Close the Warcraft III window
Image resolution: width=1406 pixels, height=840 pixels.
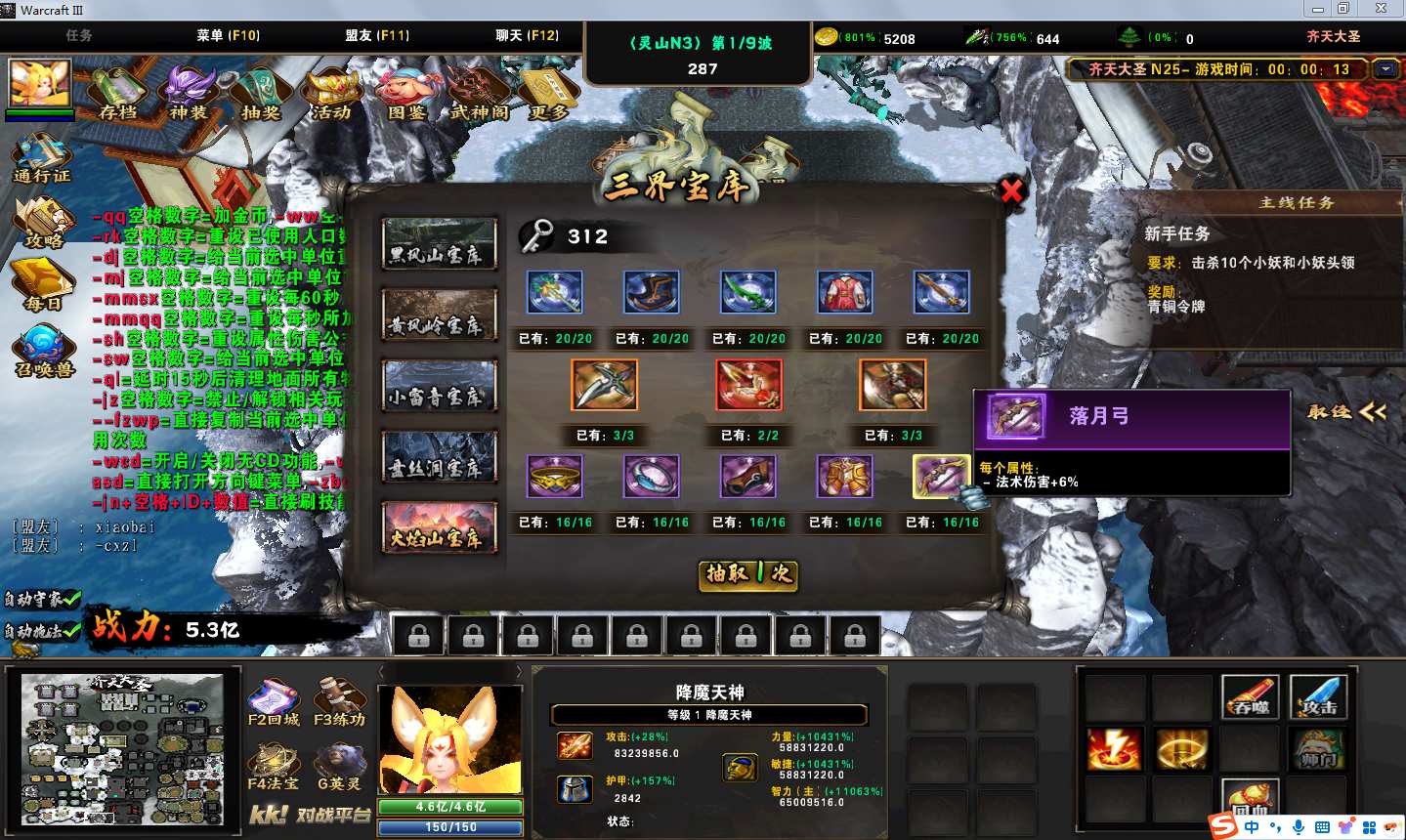(1381, 9)
